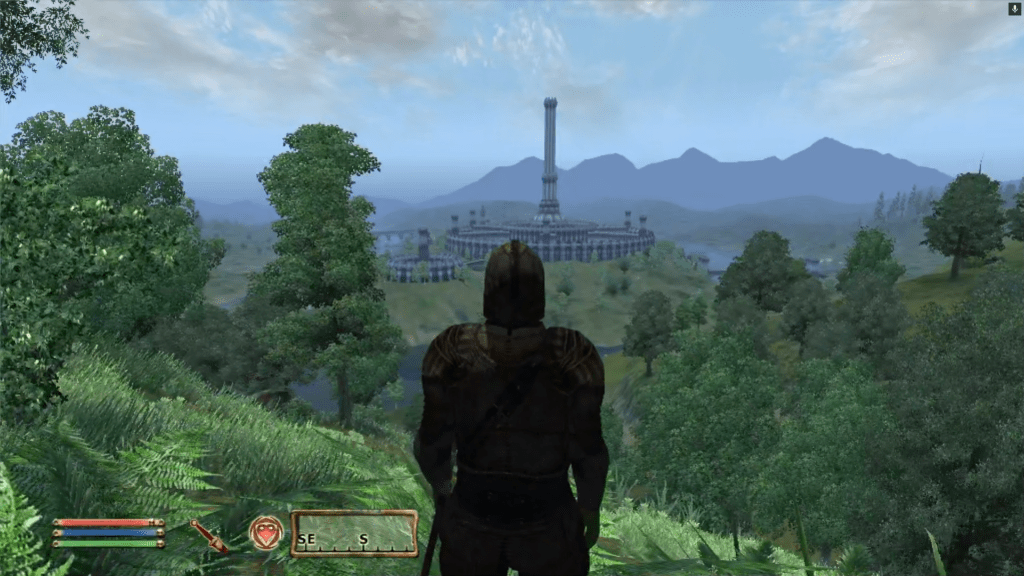The height and width of the screenshot is (576, 1024).
Task: Click the equipped sword weapon icon
Action: [208, 535]
